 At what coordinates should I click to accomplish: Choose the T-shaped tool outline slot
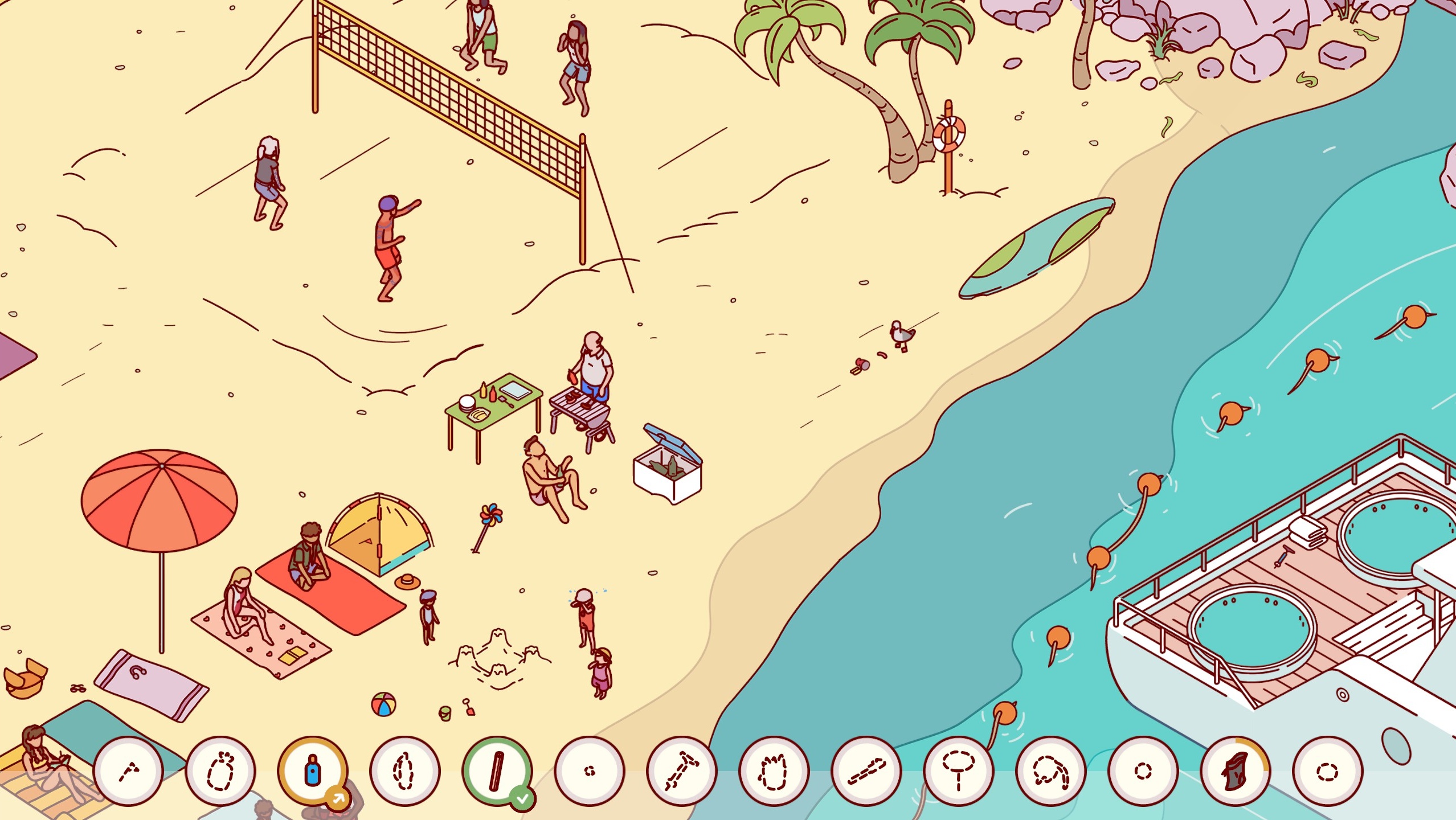tap(681, 771)
